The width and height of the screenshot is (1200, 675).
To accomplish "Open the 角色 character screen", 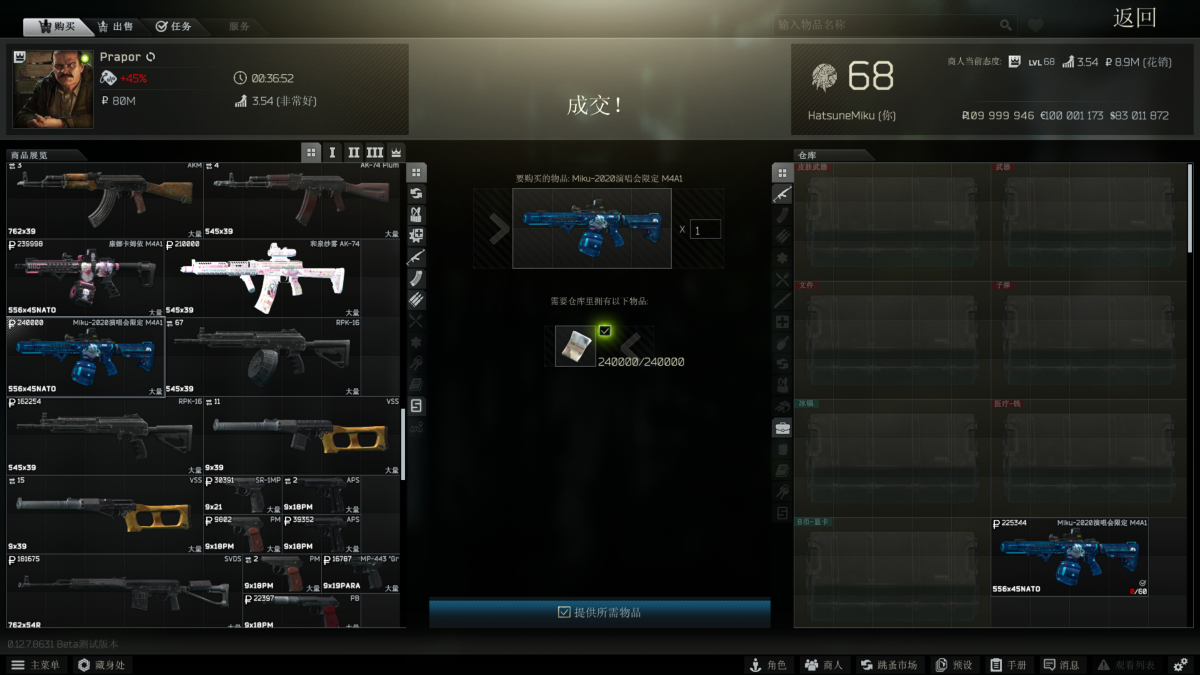I will (767, 665).
